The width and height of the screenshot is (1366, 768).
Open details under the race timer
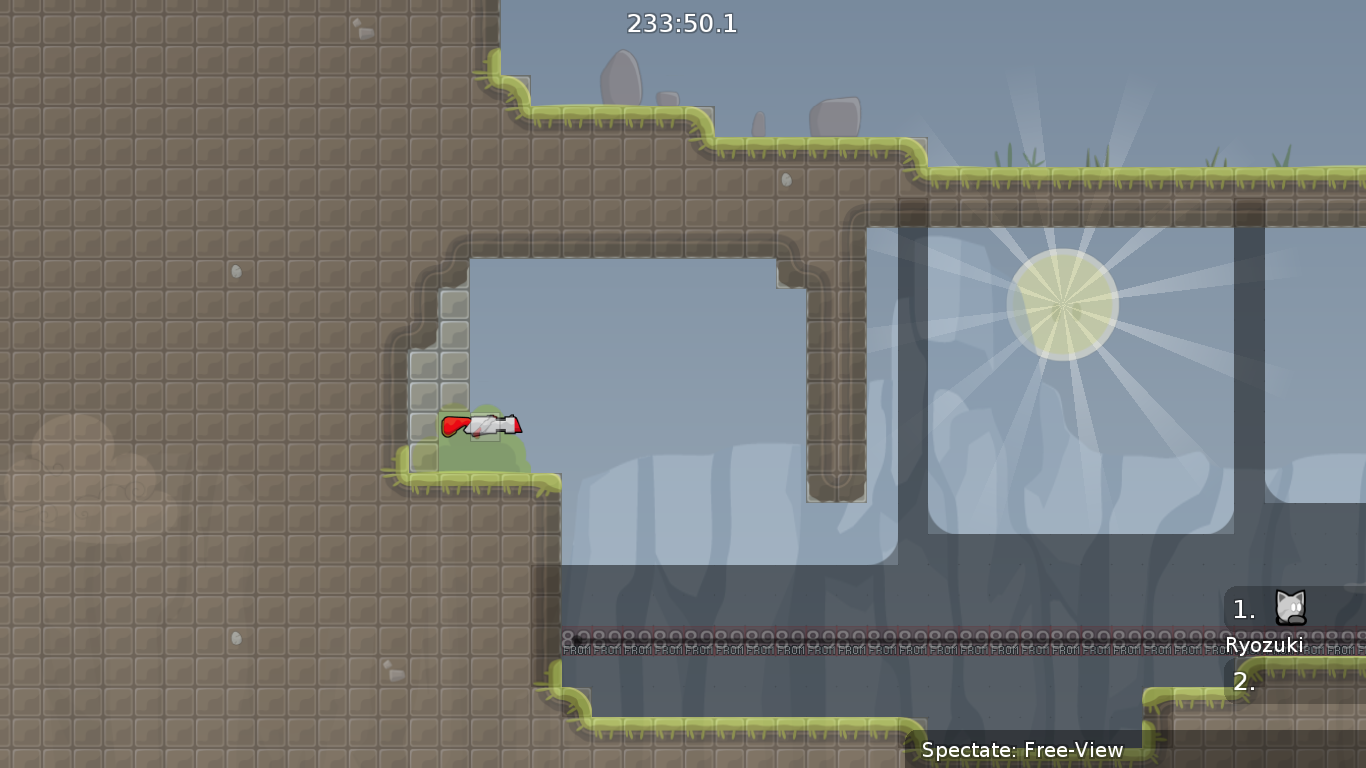tap(680, 23)
